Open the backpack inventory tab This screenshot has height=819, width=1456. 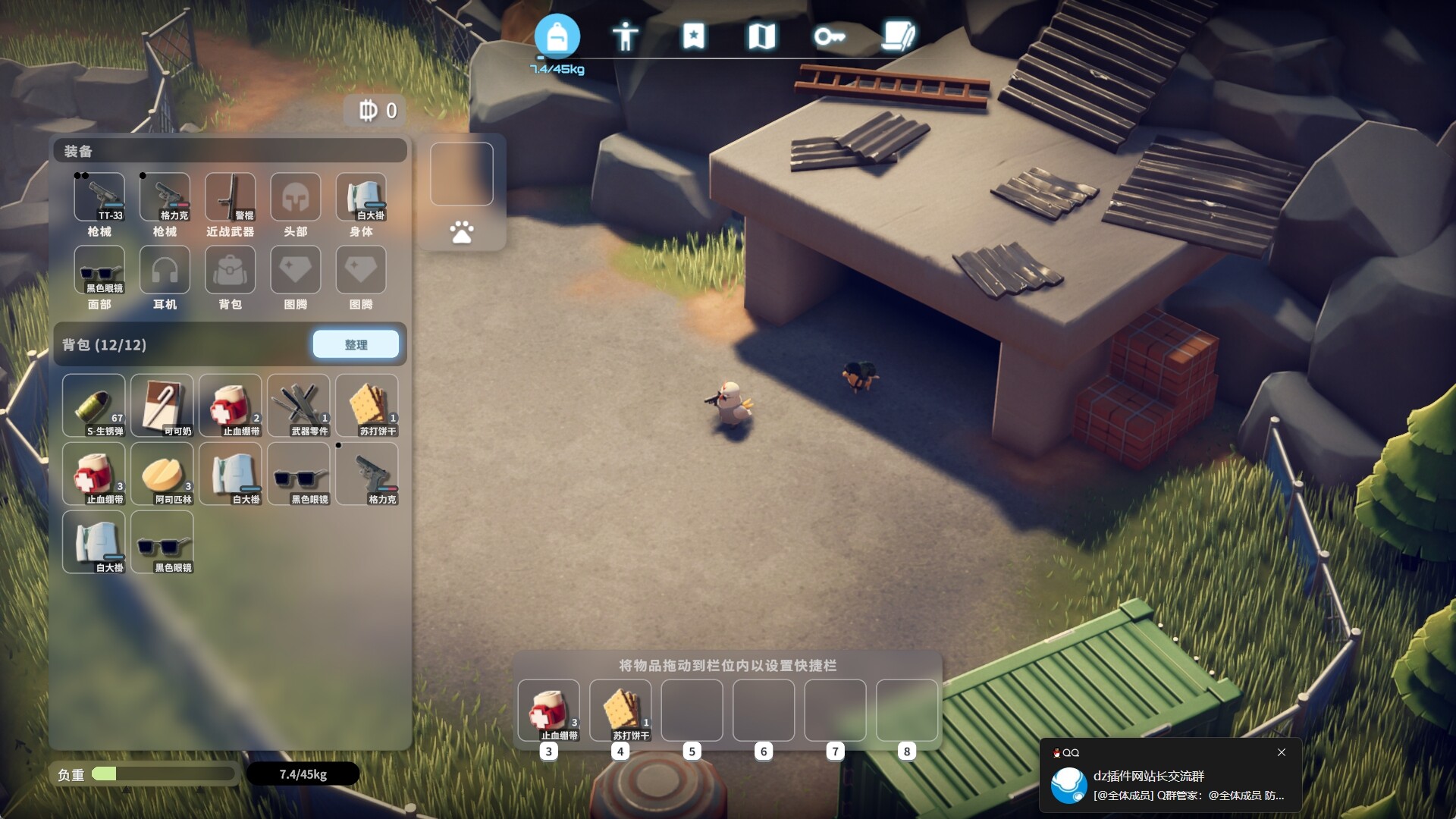pyautogui.click(x=557, y=36)
